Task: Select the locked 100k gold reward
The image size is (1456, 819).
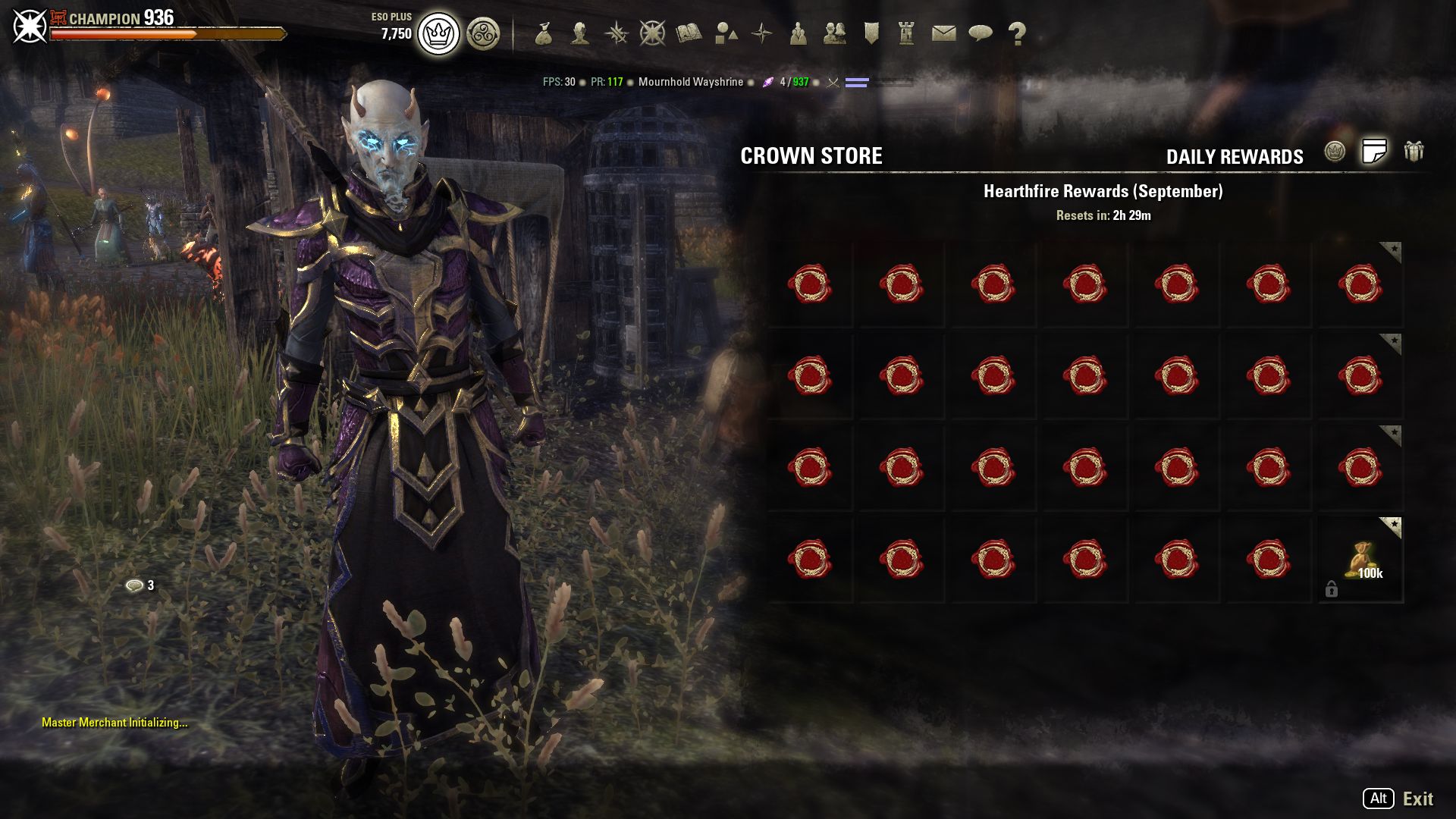Action: click(x=1361, y=560)
